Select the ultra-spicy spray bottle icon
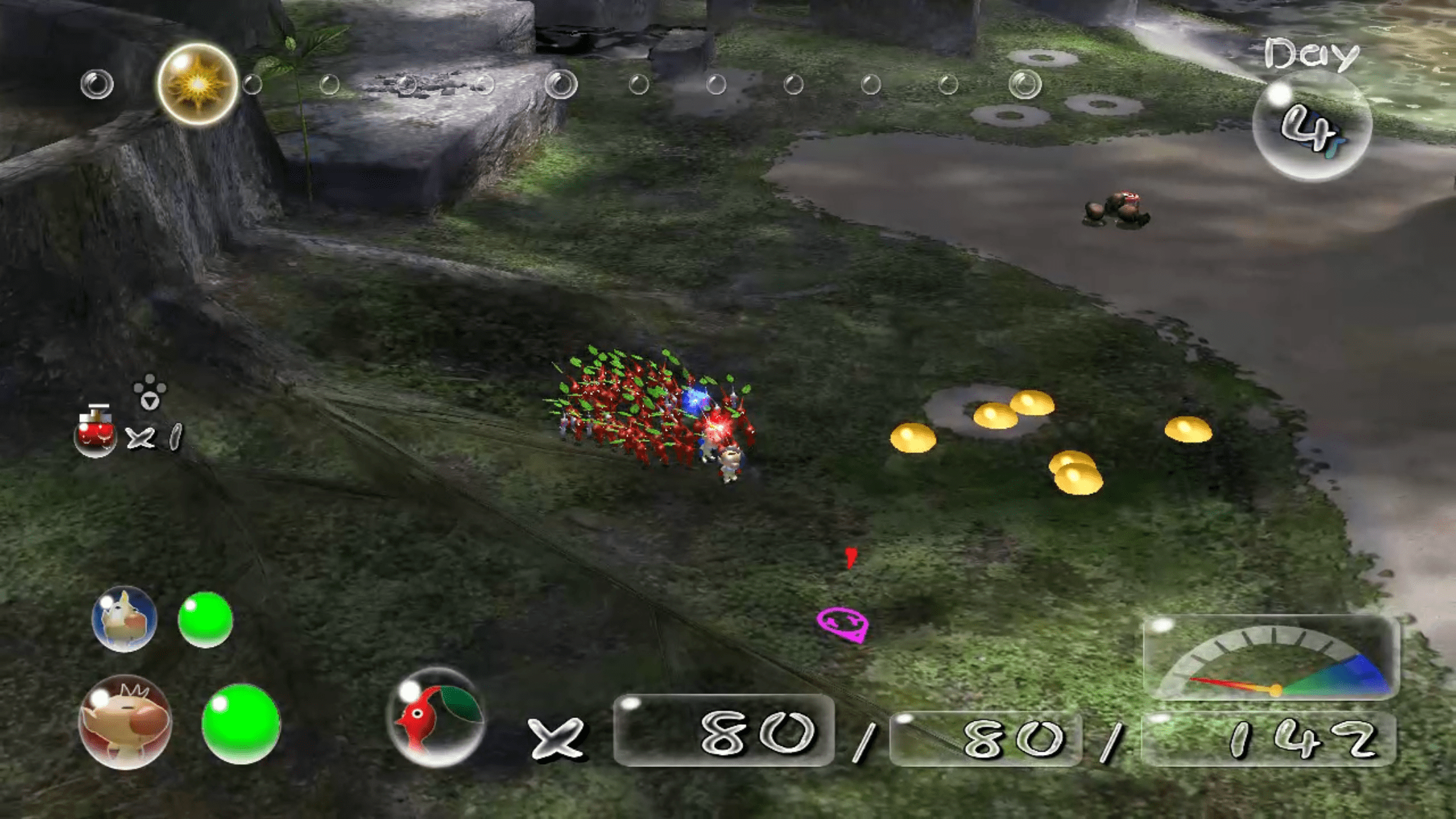The image size is (1456, 819). [95, 432]
